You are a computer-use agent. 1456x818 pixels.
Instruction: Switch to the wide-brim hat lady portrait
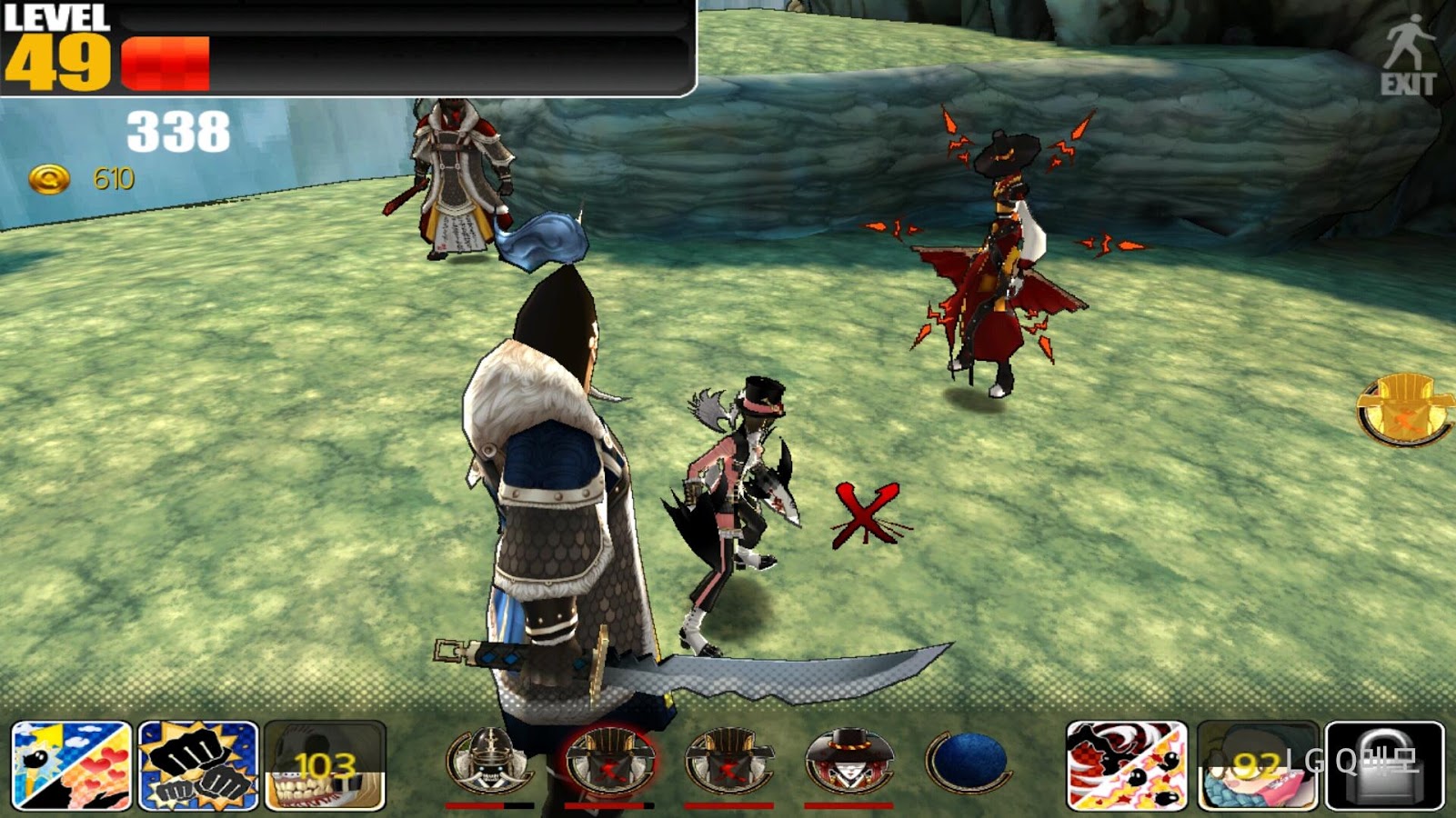click(x=848, y=761)
